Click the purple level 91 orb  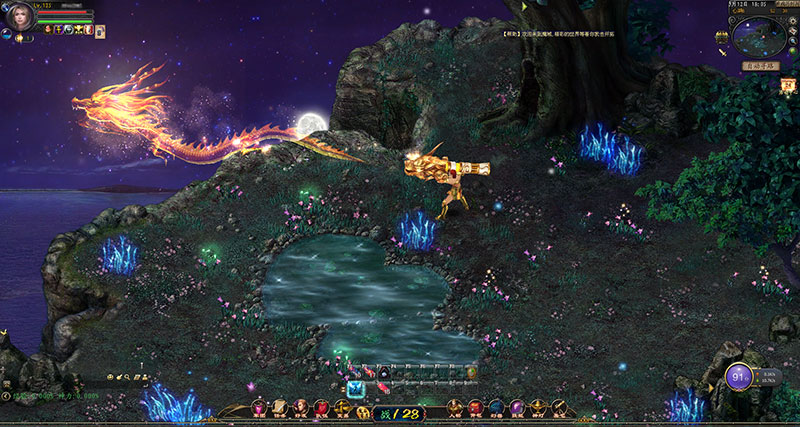tap(739, 379)
